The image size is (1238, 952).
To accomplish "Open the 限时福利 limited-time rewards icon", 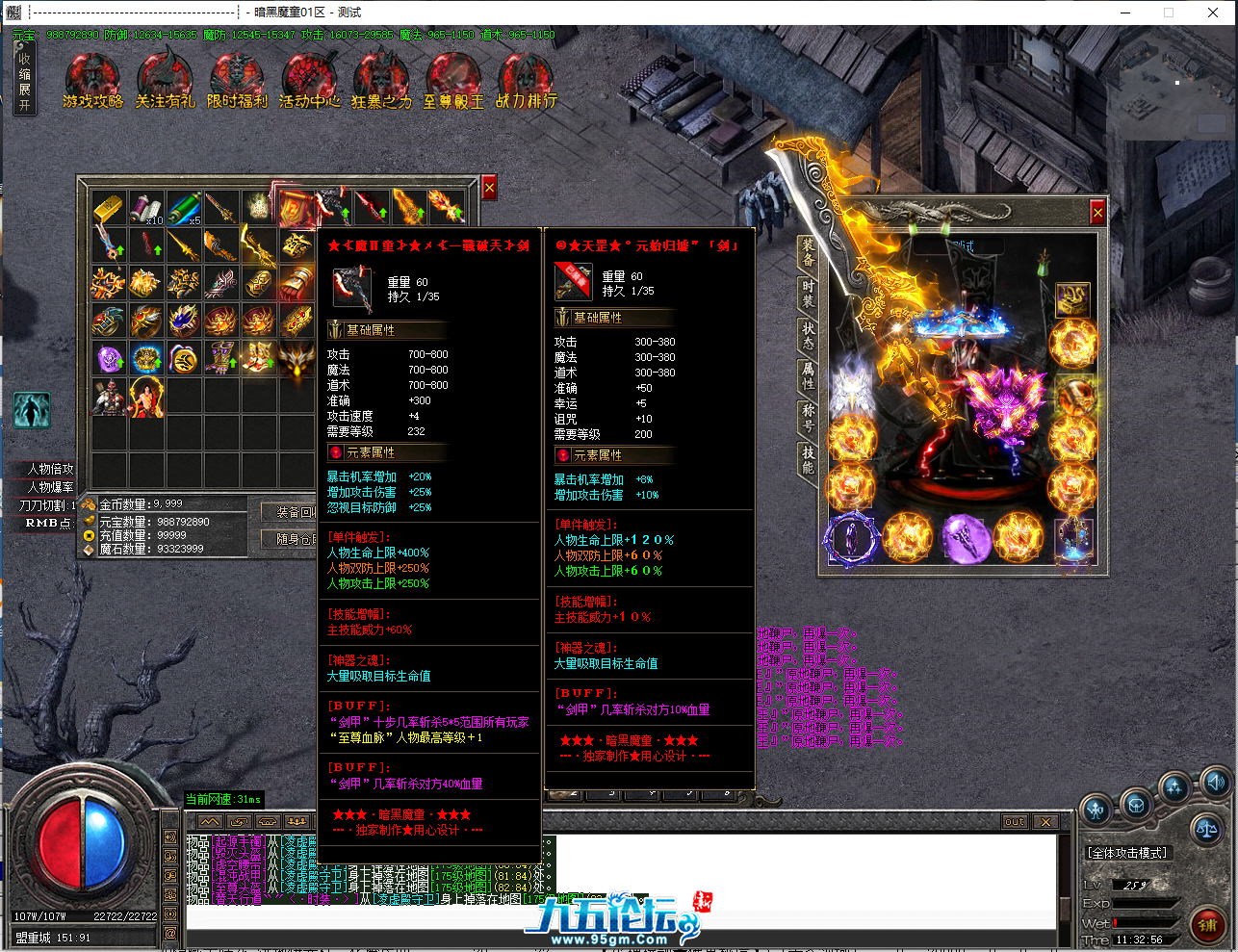I will (x=237, y=81).
